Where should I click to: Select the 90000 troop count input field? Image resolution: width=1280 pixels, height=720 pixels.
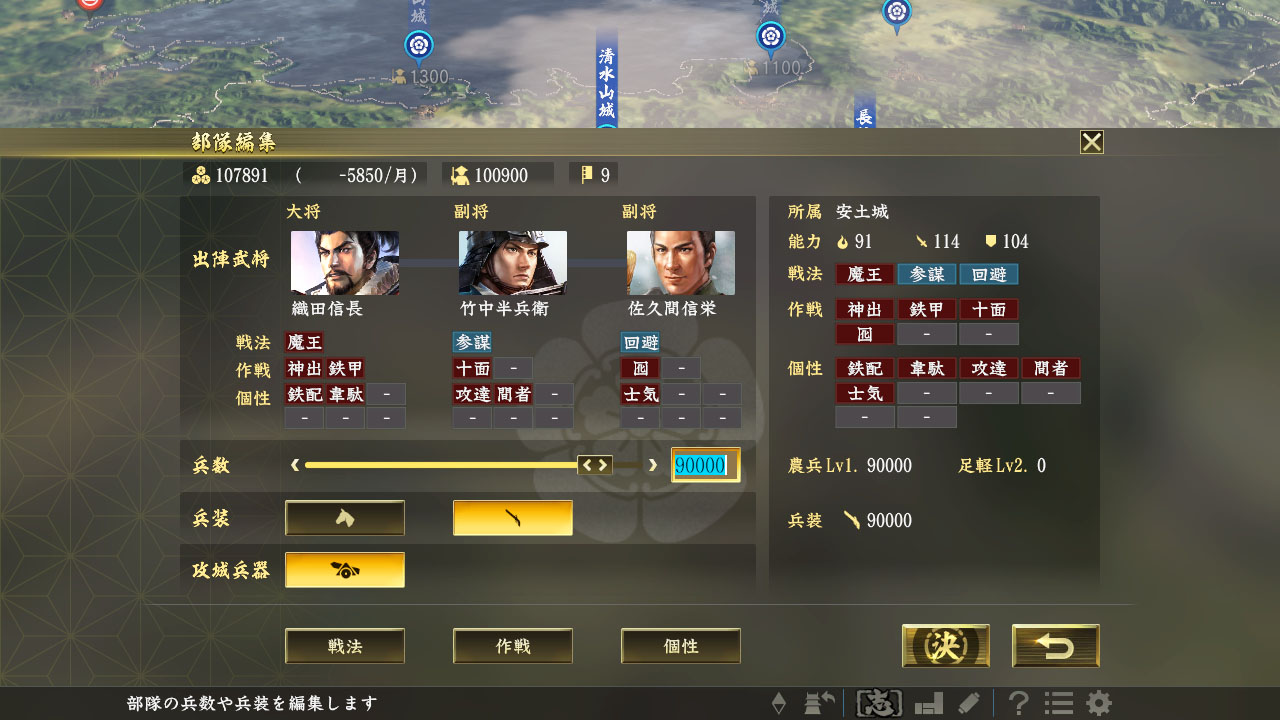705,465
